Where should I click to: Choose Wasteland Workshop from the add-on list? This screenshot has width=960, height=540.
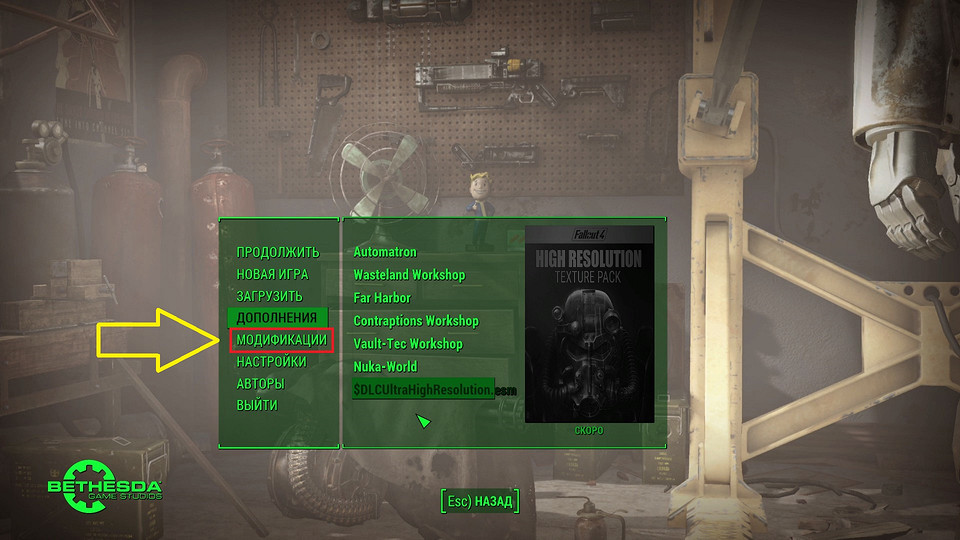(409, 275)
